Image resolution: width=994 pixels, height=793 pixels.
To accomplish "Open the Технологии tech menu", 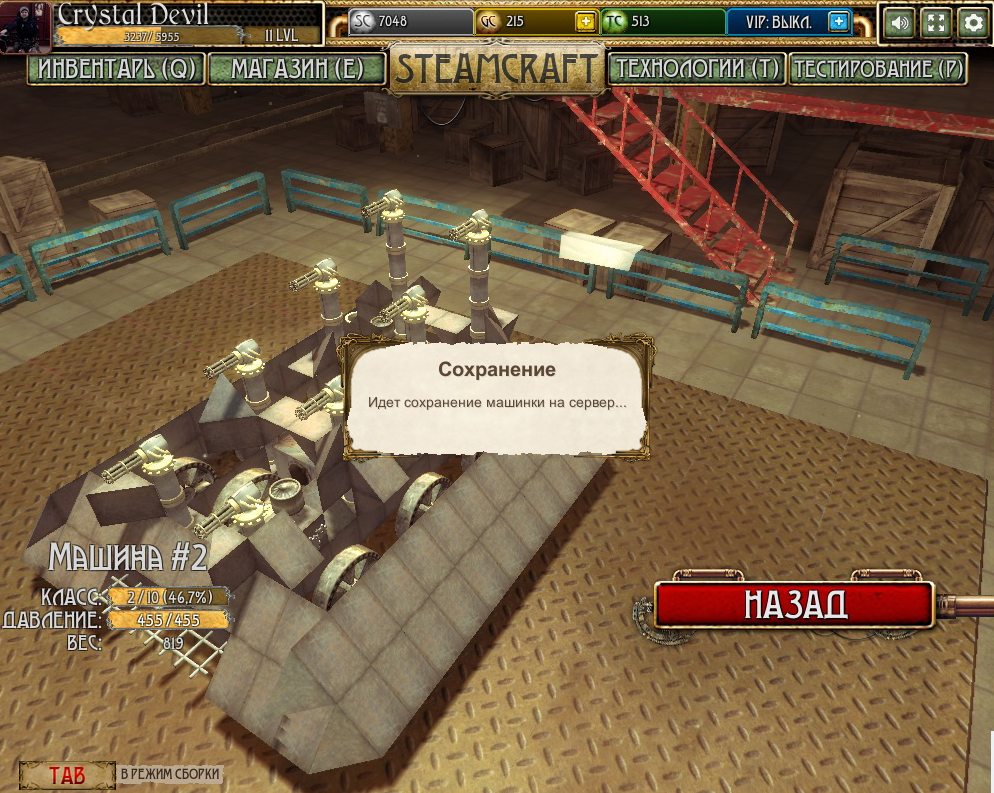I will coord(697,69).
